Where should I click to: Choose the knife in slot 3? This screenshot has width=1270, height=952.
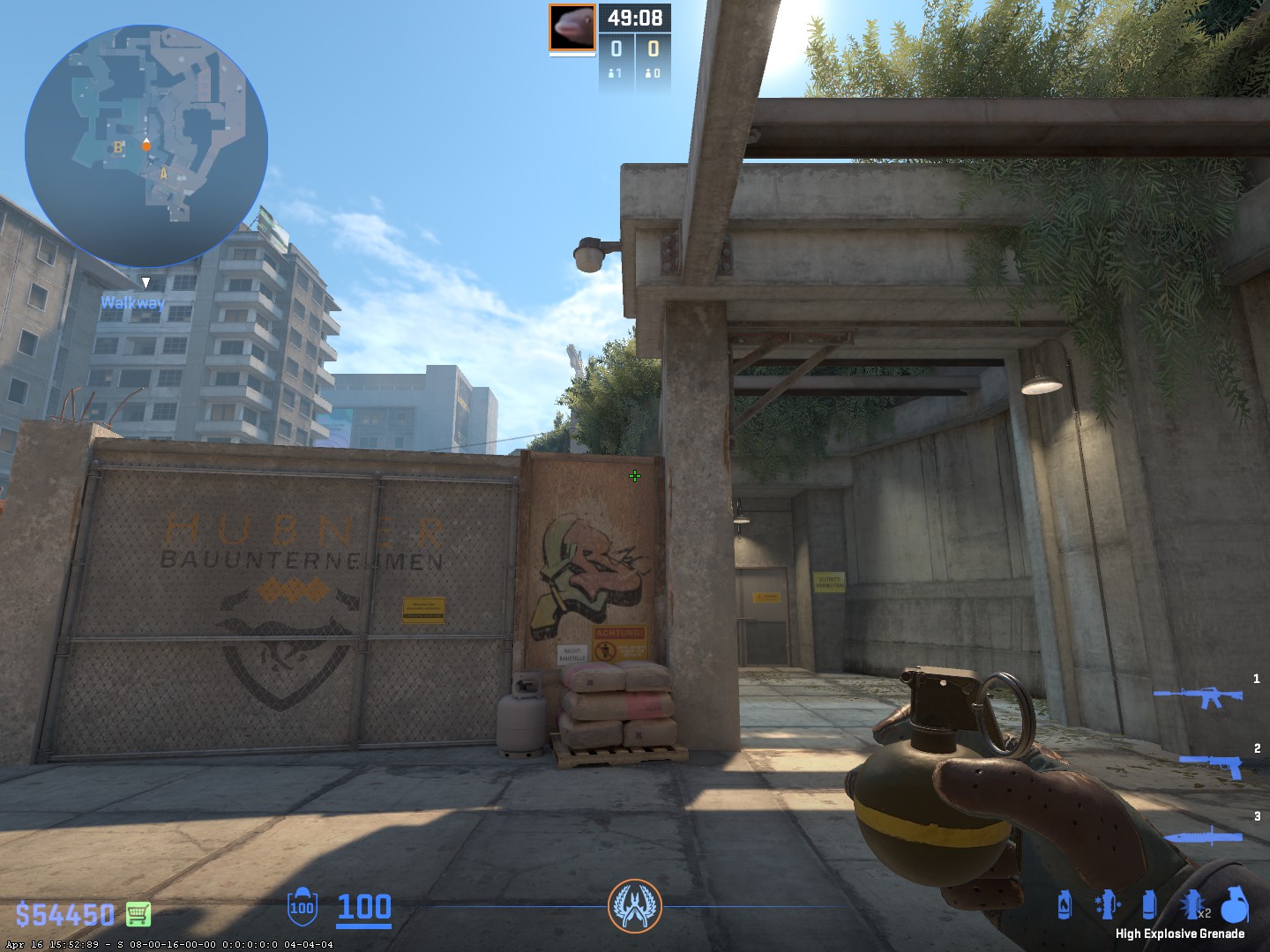coord(1205,836)
